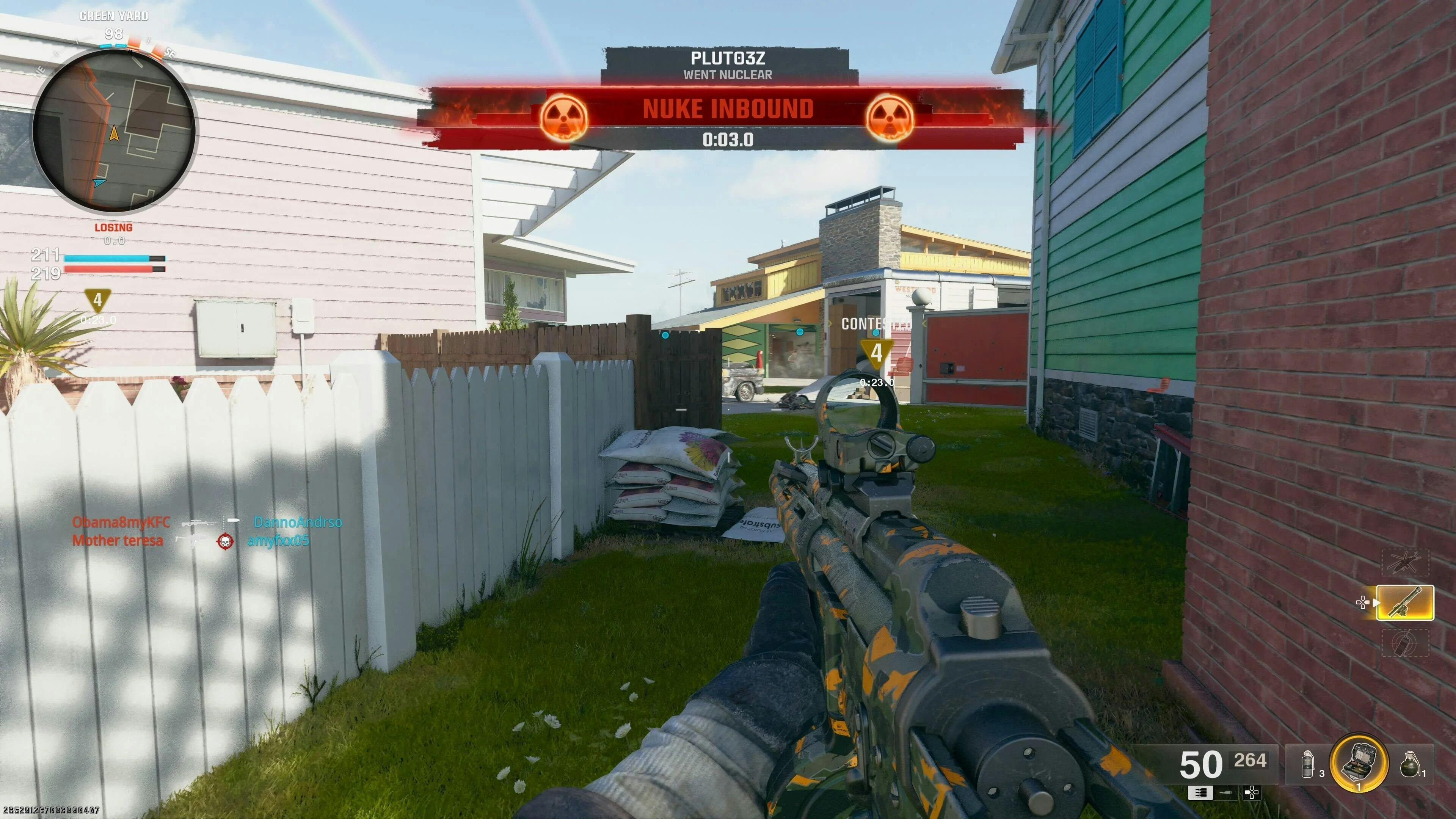Activate the assault pack field upgrade
1456x819 pixels.
1359,762
